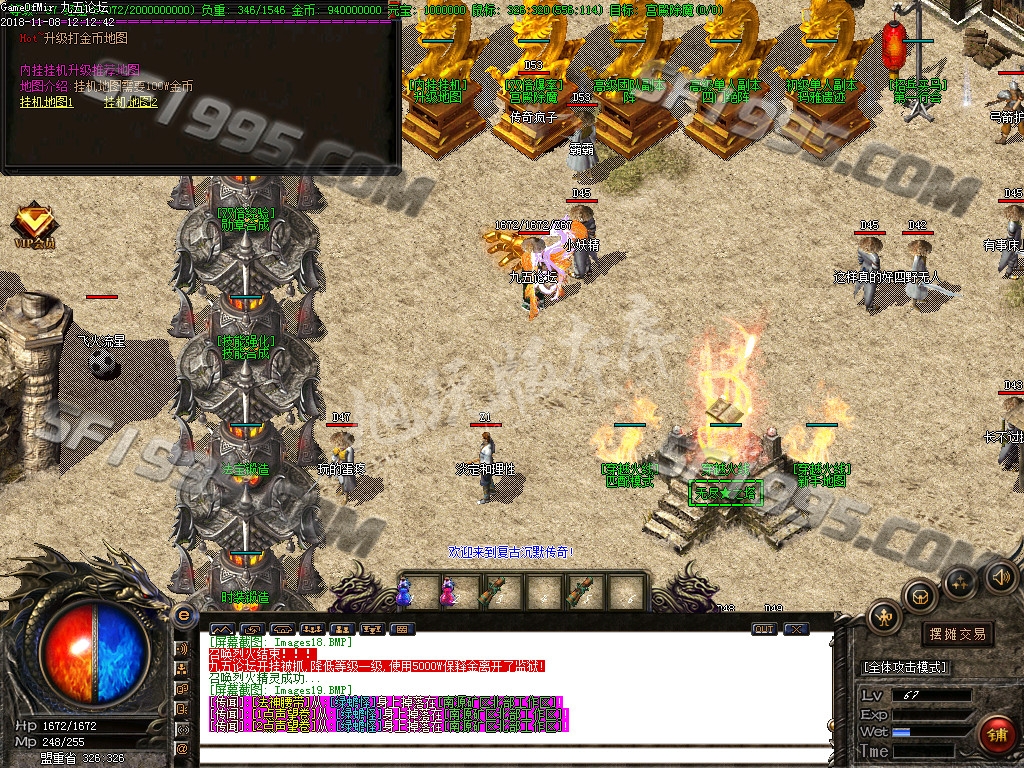This screenshot has height=768, width=1024.
Task: Switch the 全体攻击模式 attack mode label
Action: pyautogui.click(x=905, y=667)
